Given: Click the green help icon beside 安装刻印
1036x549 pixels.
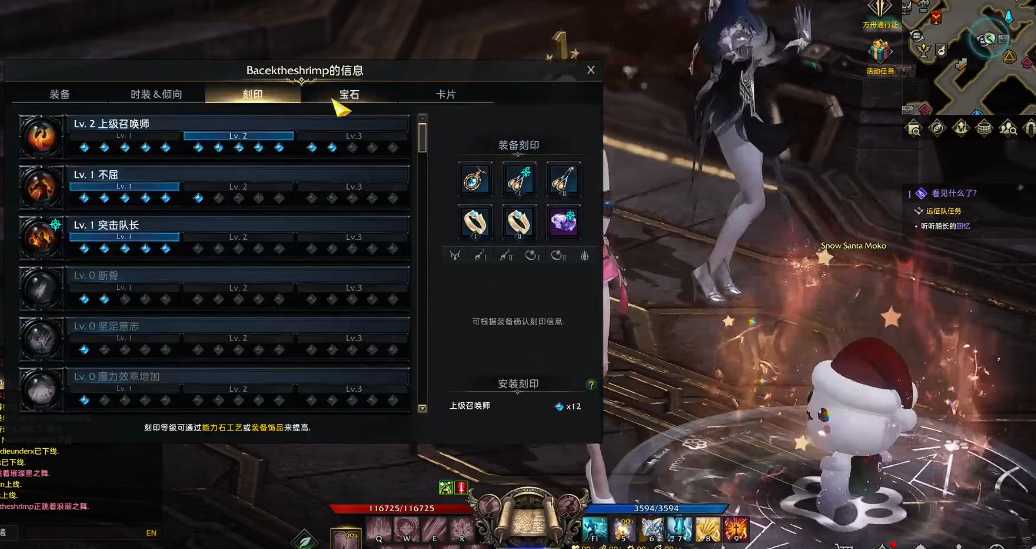Looking at the screenshot, I should point(591,385).
